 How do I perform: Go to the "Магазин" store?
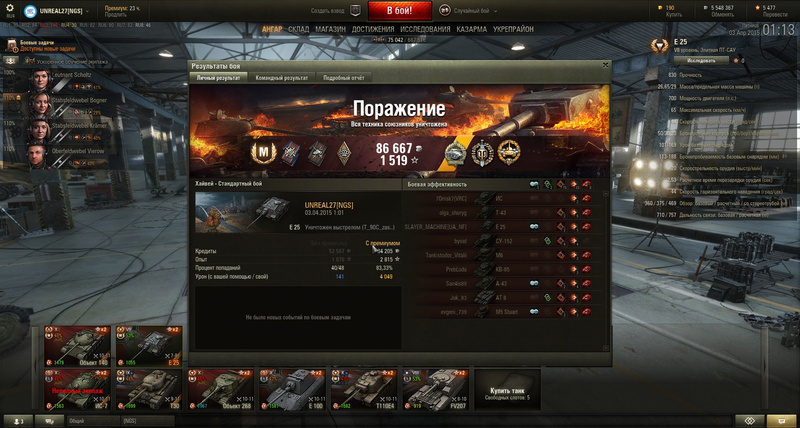(x=331, y=29)
